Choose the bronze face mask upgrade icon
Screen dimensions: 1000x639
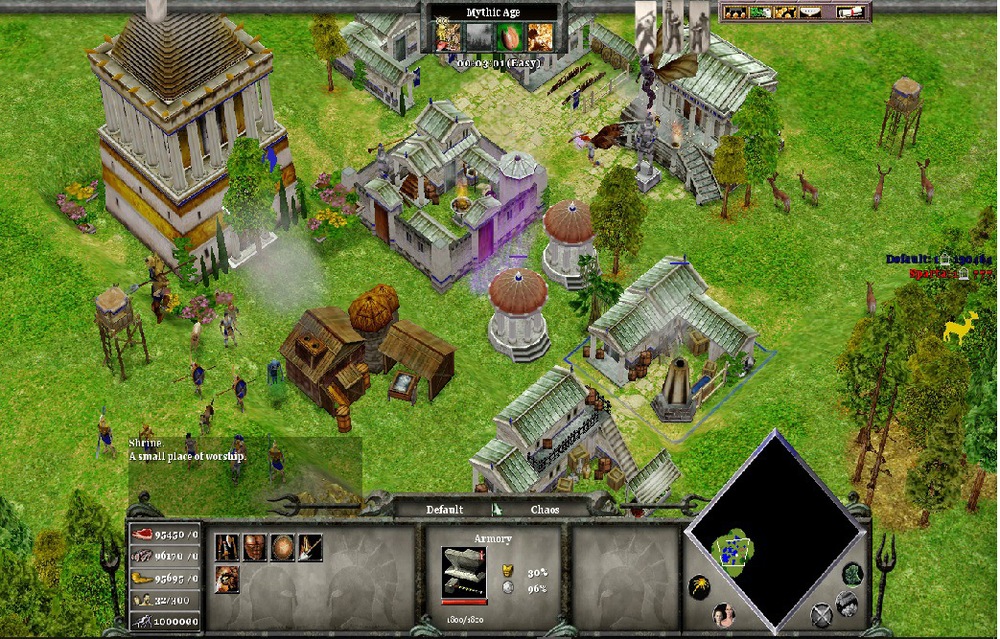pos(255,548)
